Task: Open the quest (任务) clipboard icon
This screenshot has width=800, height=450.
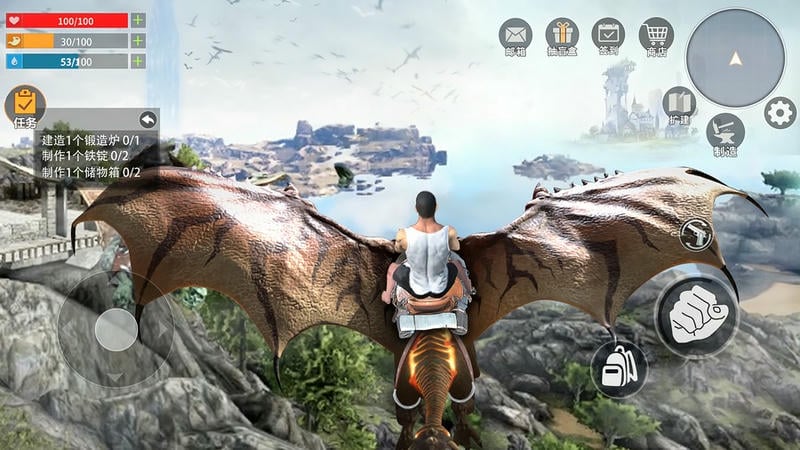Action: coord(25,104)
